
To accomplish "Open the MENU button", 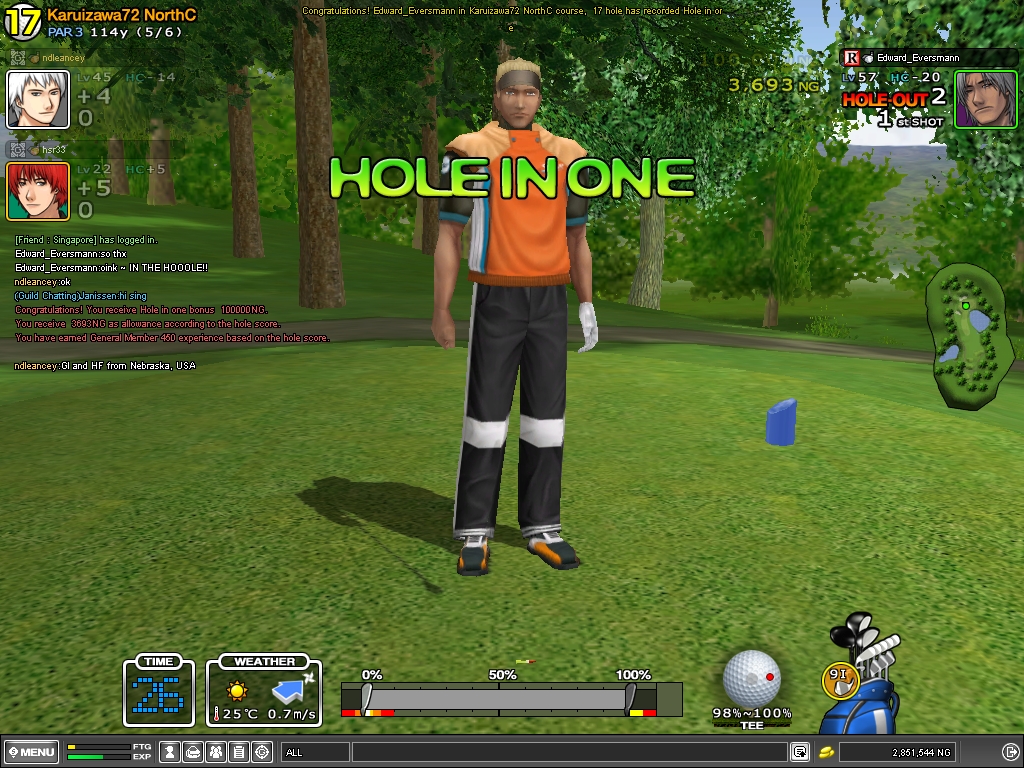I will point(31,752).
